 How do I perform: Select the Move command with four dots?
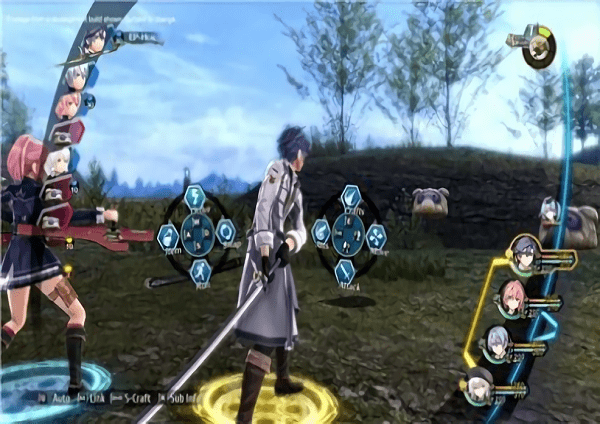376,235
